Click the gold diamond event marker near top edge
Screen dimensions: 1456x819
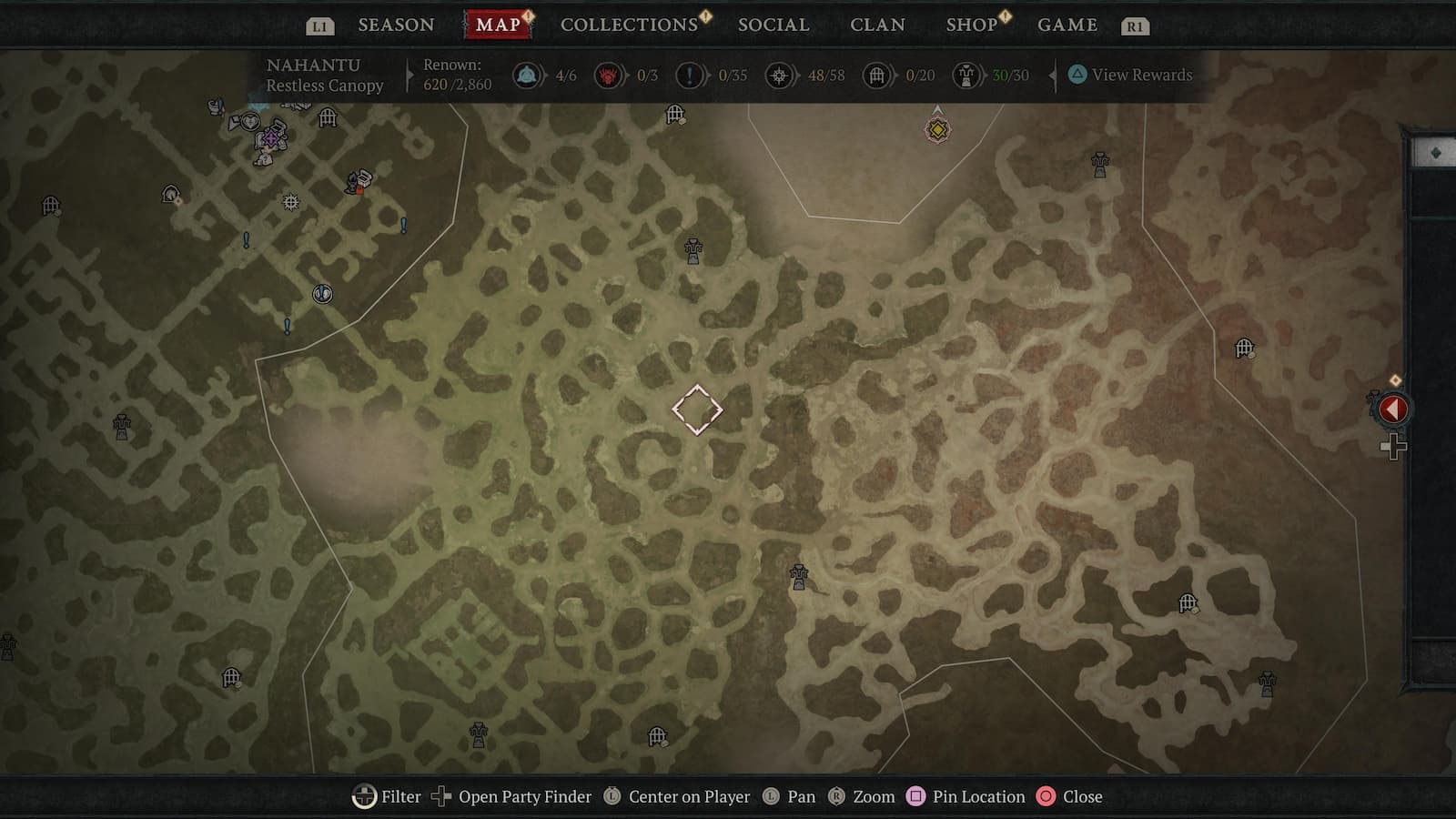pyautogui.click(x=937, y=130)
